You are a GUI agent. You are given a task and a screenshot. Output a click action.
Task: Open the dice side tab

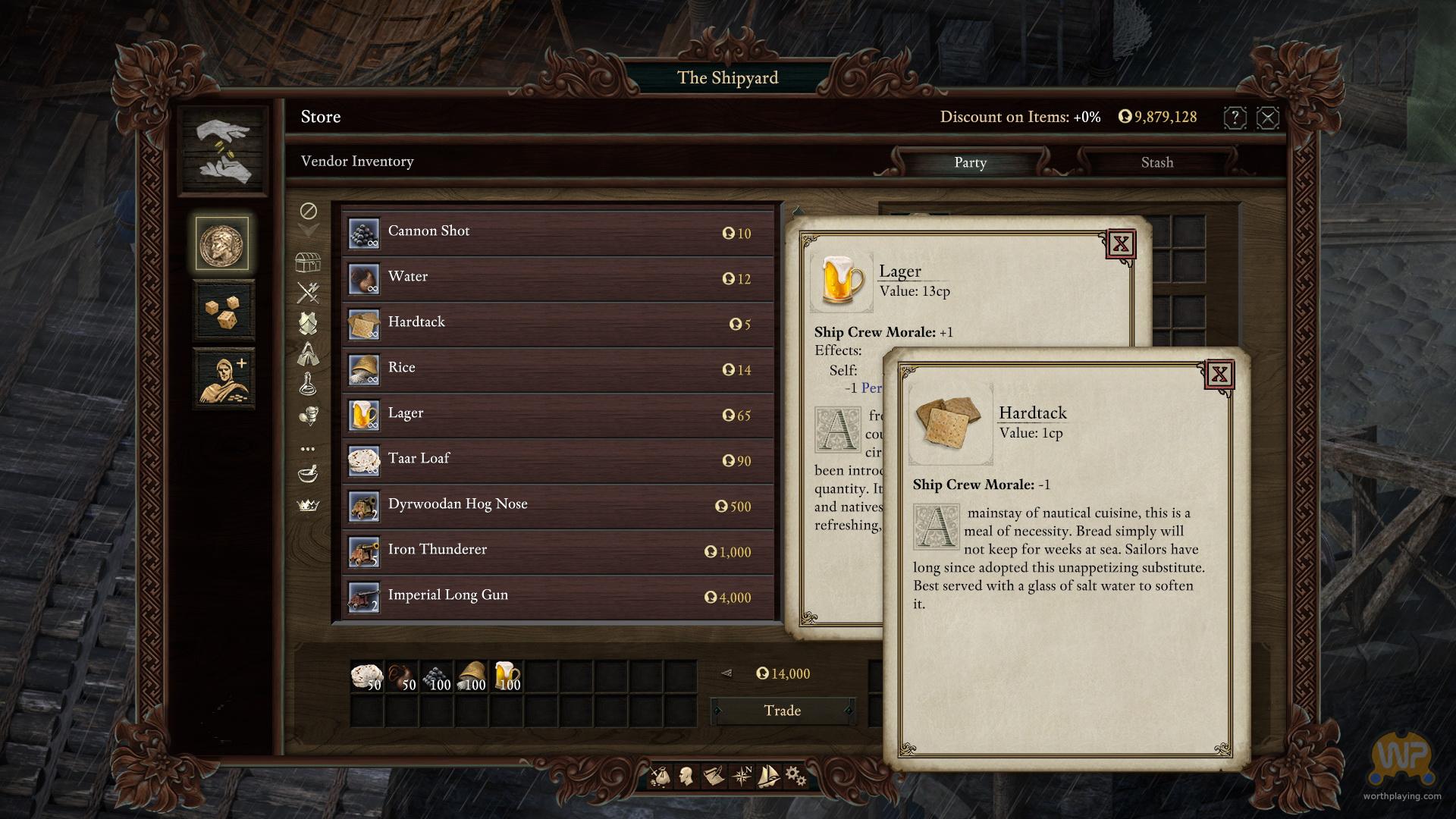(224, 311)
